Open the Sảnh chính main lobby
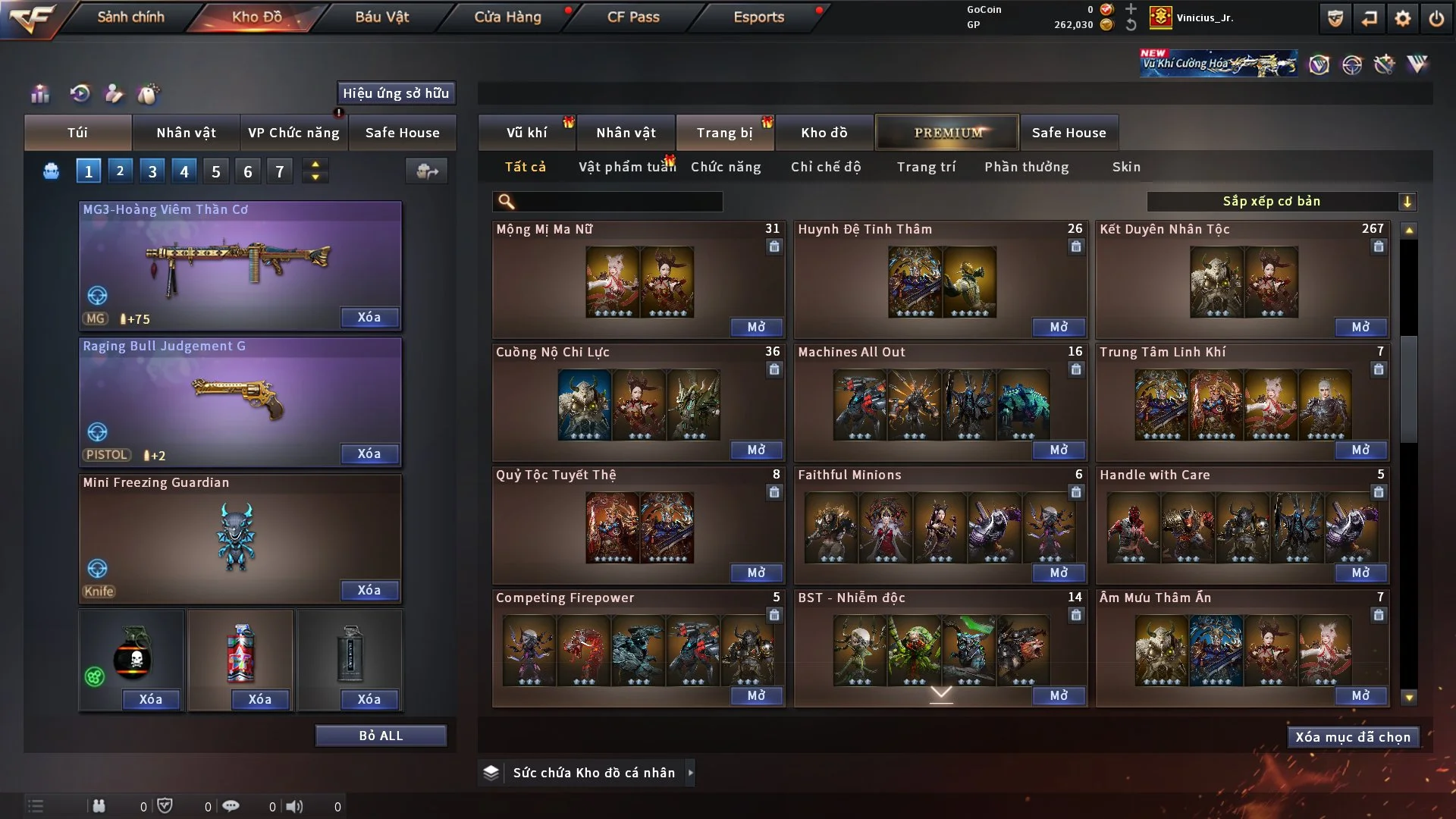The height and width of the screenshot is (819, 1456). click(130, 17)
